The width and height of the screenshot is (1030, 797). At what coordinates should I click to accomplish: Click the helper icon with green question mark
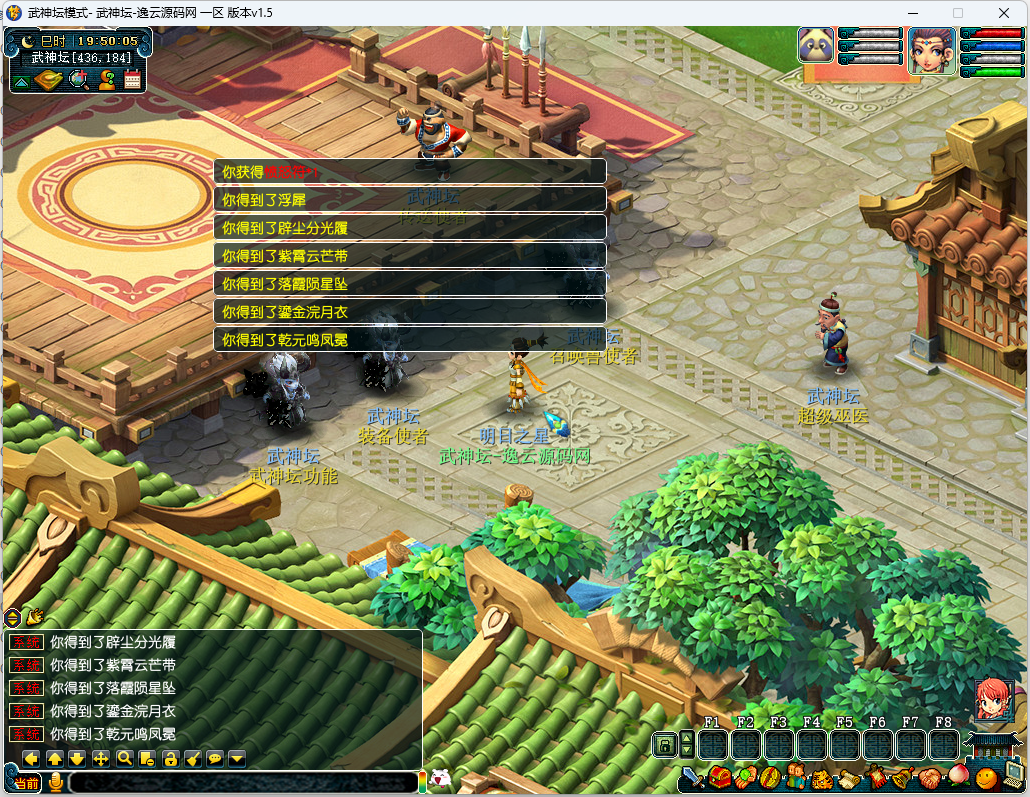tap(106, 81)
